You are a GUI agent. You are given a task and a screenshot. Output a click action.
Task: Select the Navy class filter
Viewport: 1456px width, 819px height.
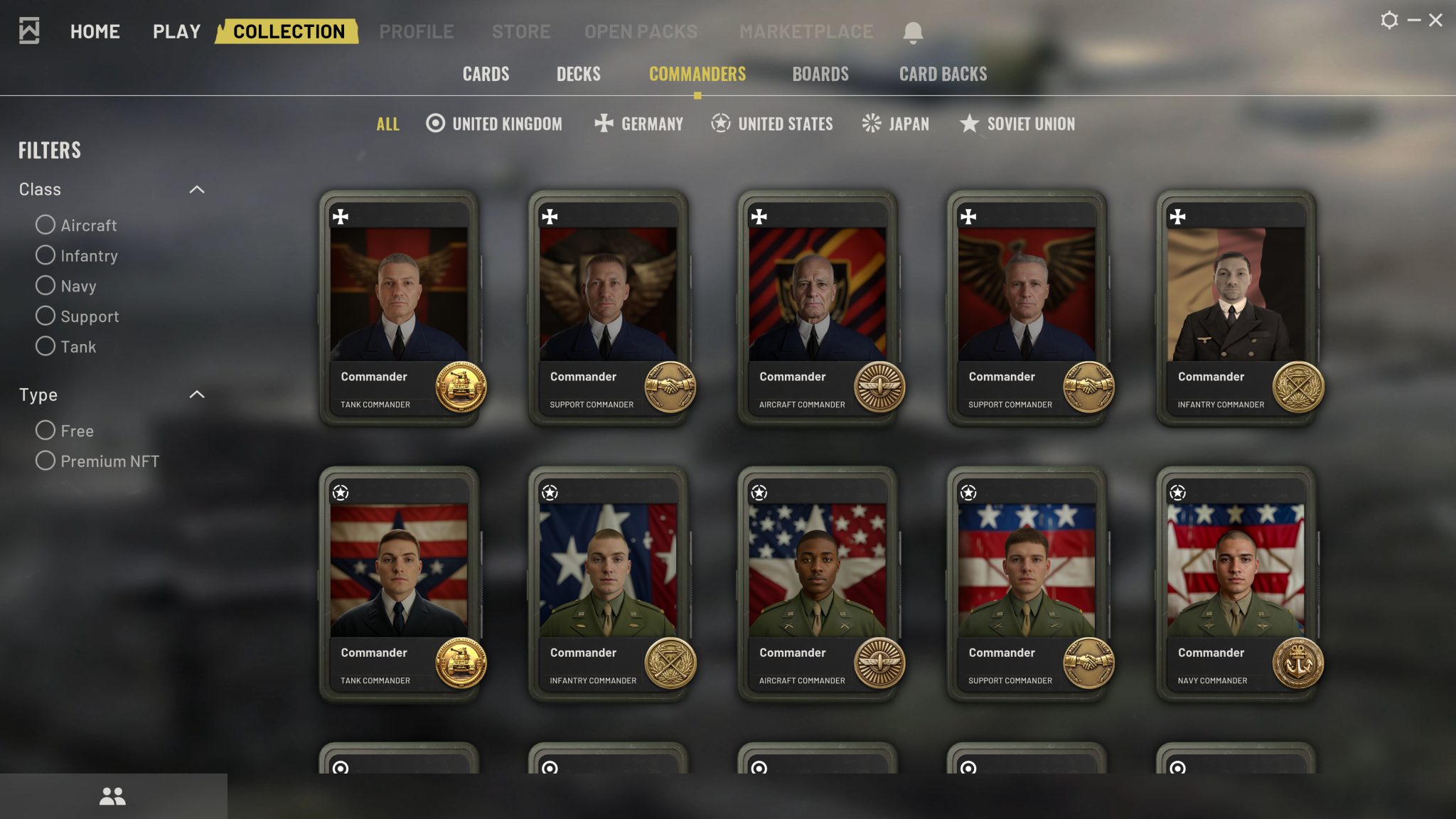pos(45,285)
